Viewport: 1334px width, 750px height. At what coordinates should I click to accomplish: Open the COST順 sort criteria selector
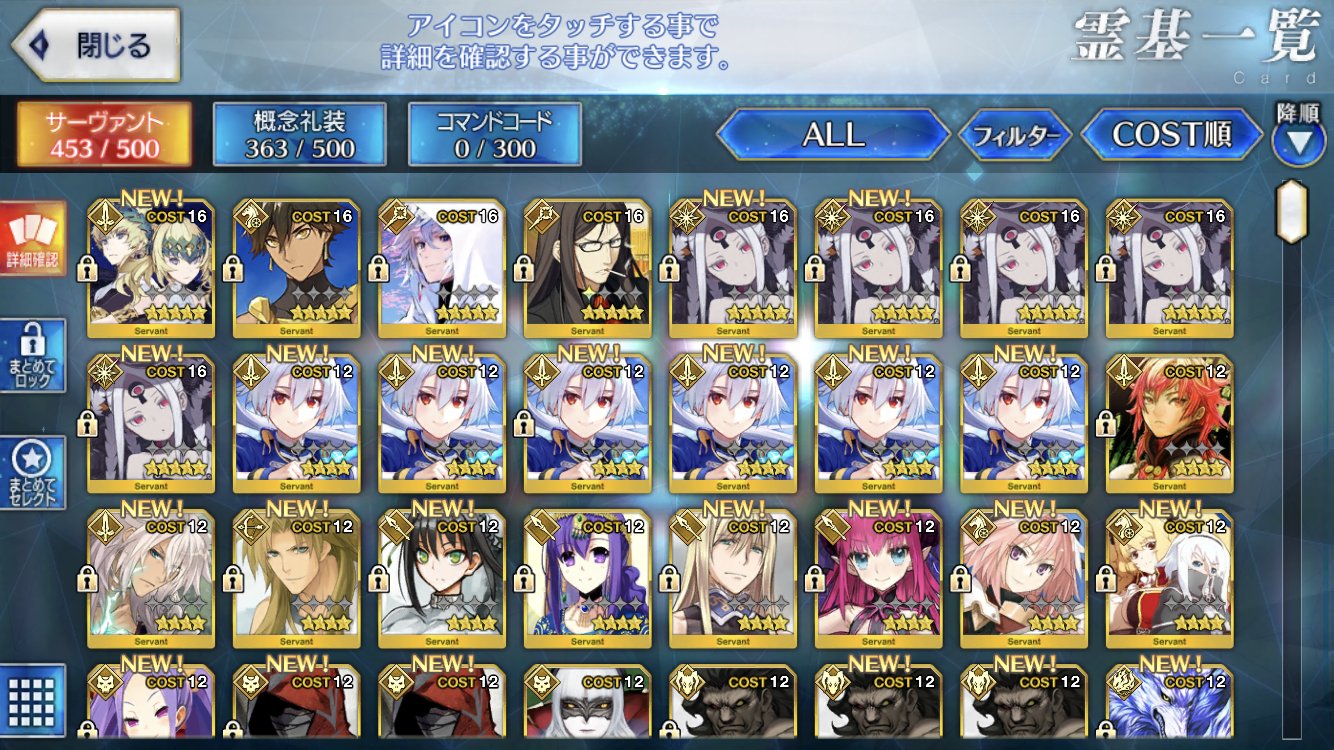tap(1173, 135)
